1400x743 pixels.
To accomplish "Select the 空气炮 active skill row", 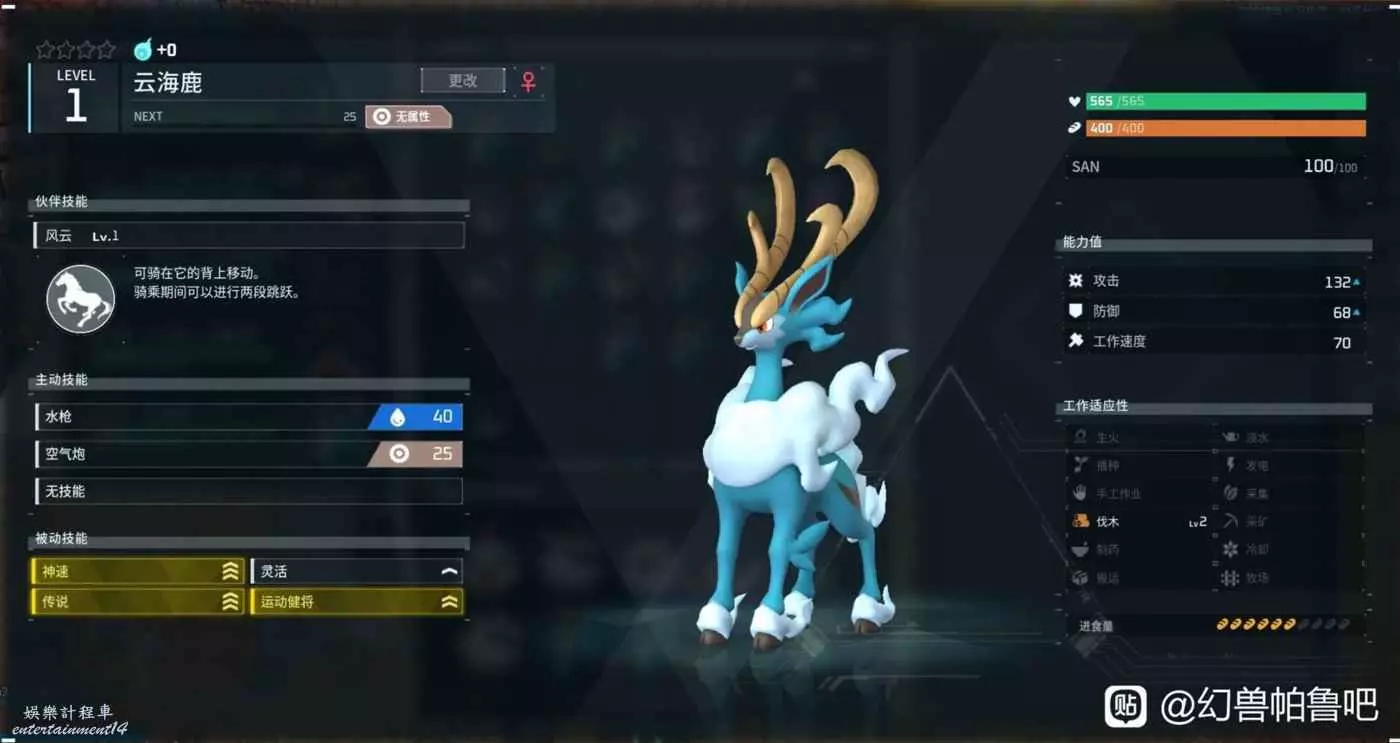I will point(248,454).
